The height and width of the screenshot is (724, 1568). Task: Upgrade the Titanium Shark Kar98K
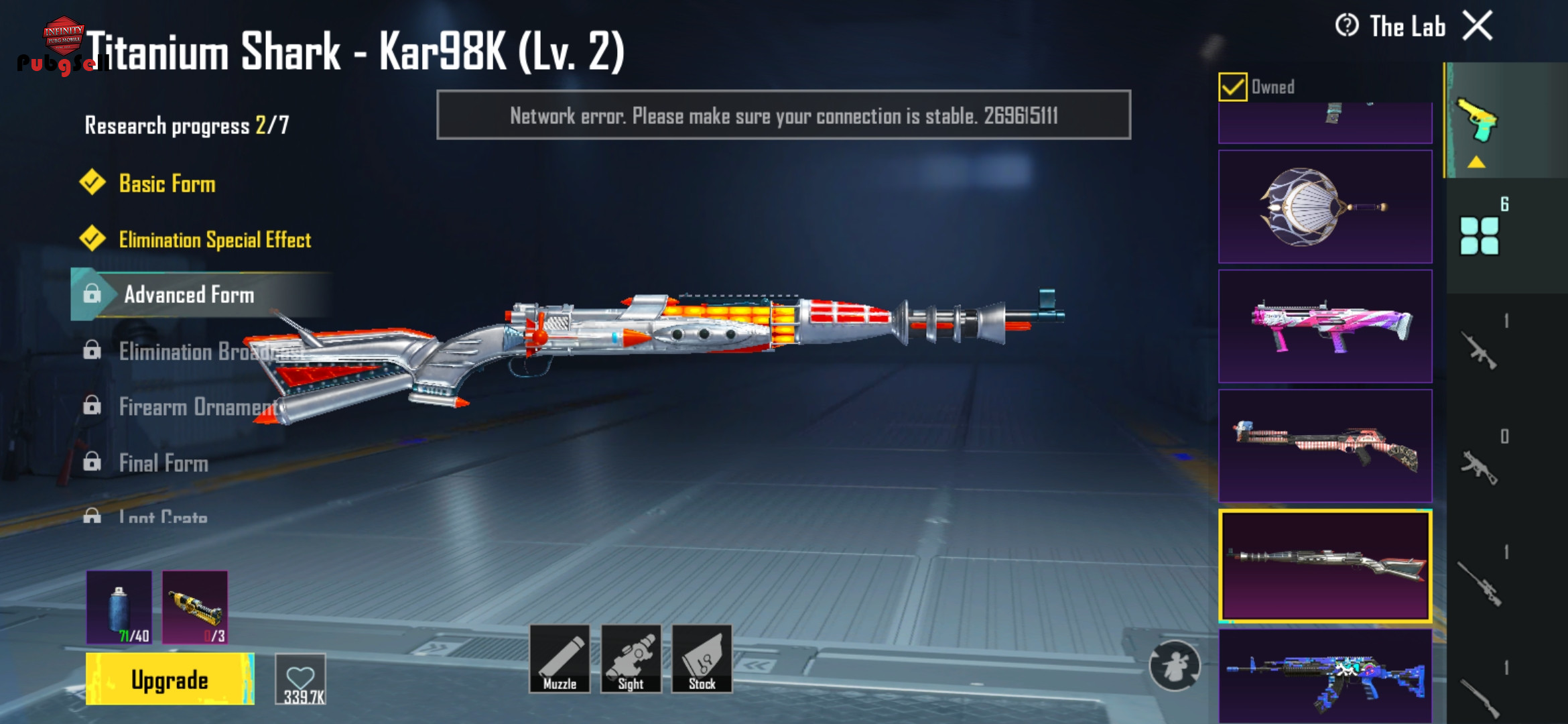[x=170, y=679]
